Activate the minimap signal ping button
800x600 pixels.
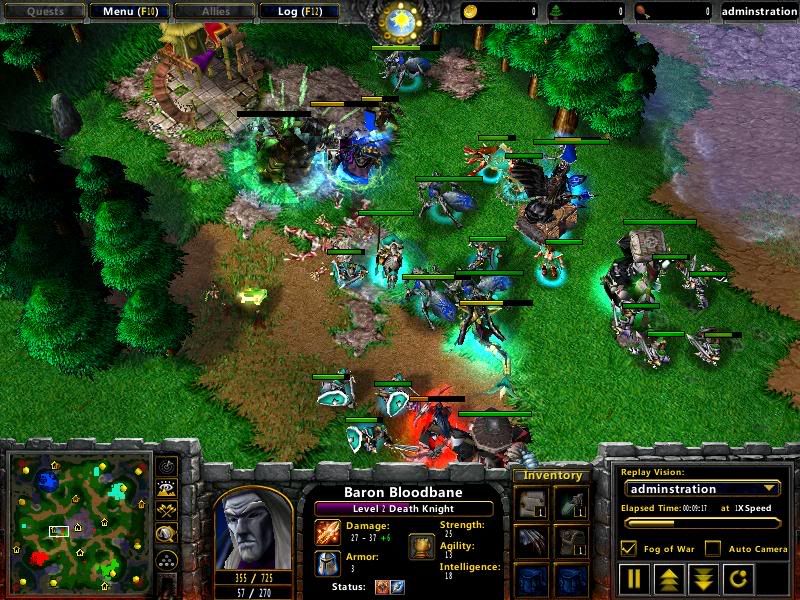166,468
